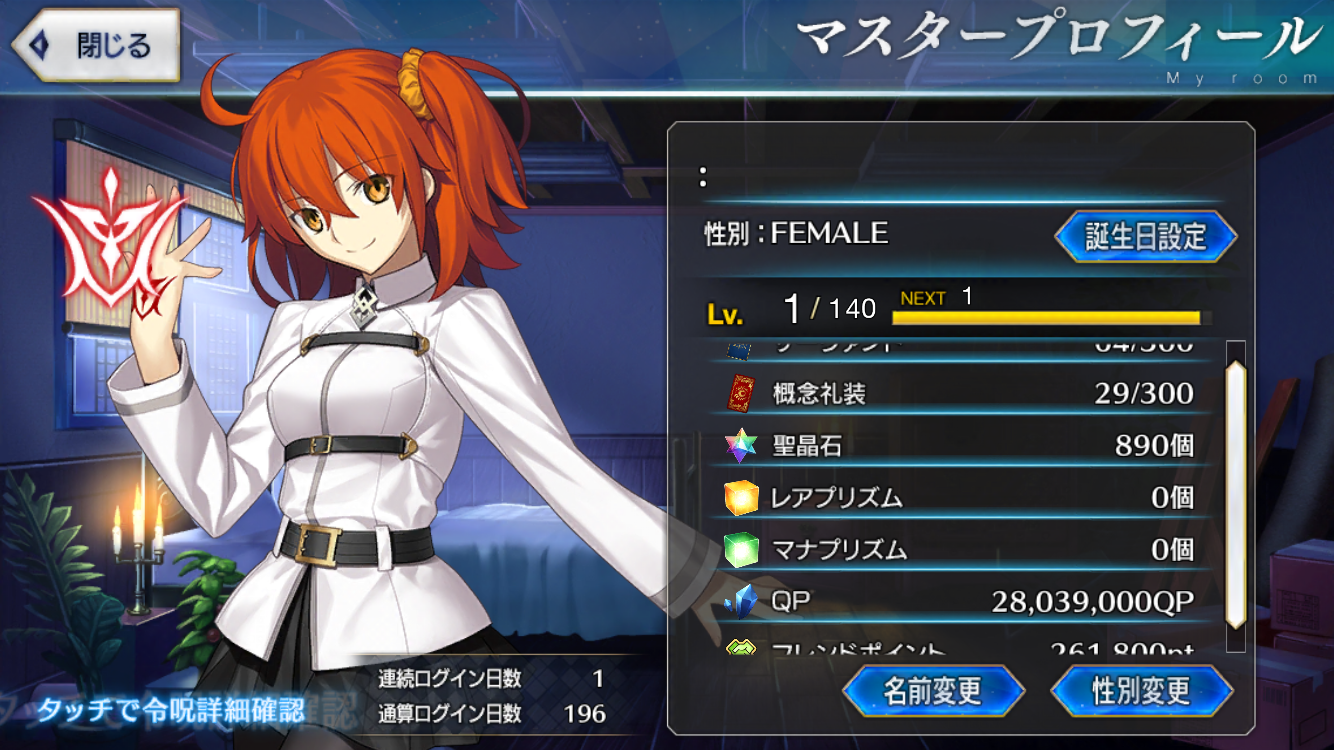Click the レアプリズム Rare Prism row
The width and height of the screenshot is (1334, 750).
[x=958, y=497]
